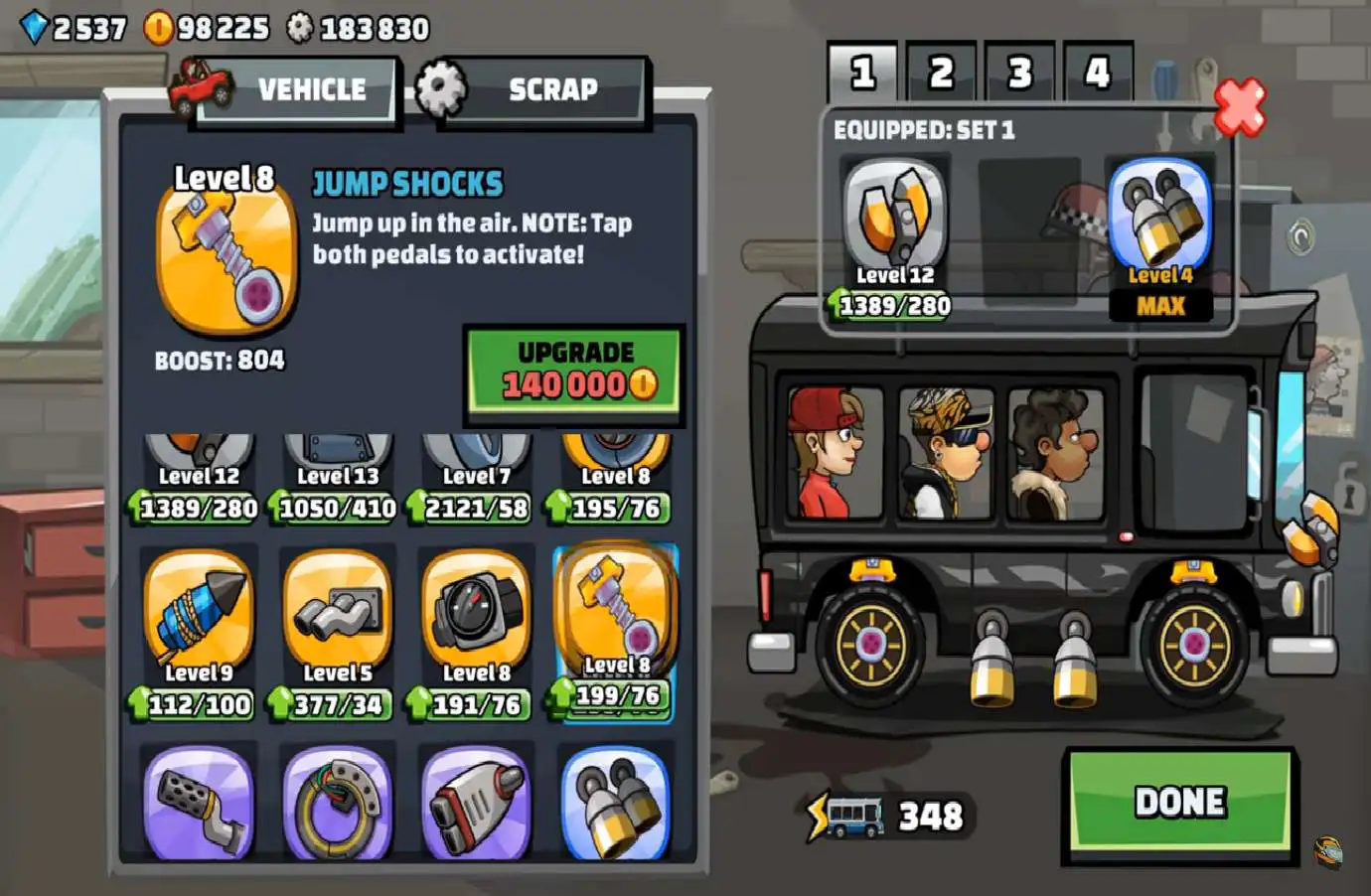1371x896 pixels.
Task: Confirm with the Done button
Action: [x=1179, y=803]
